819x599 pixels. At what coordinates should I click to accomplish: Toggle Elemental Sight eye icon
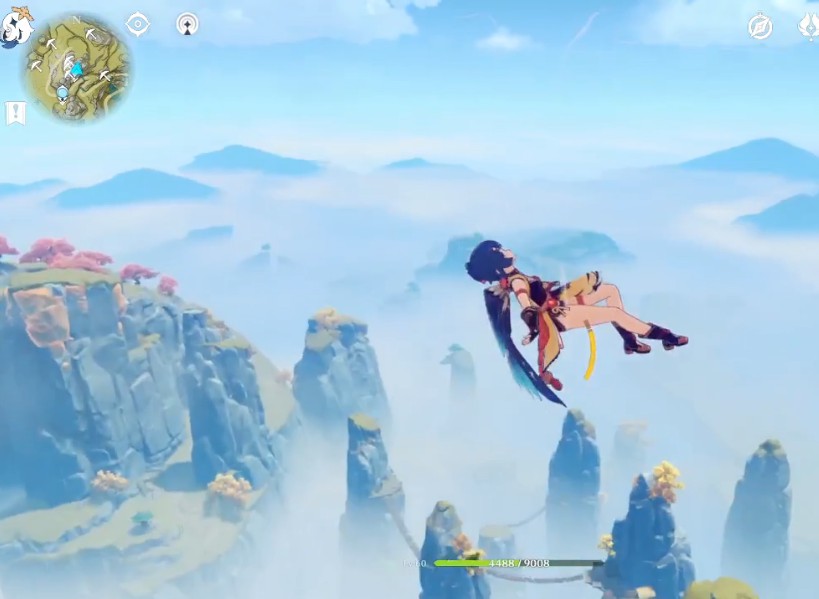pos(138,24)
